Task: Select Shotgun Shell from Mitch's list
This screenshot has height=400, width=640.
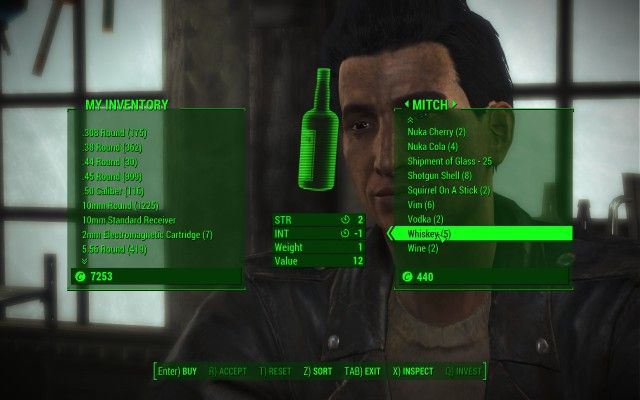Action: pos(439,176)
